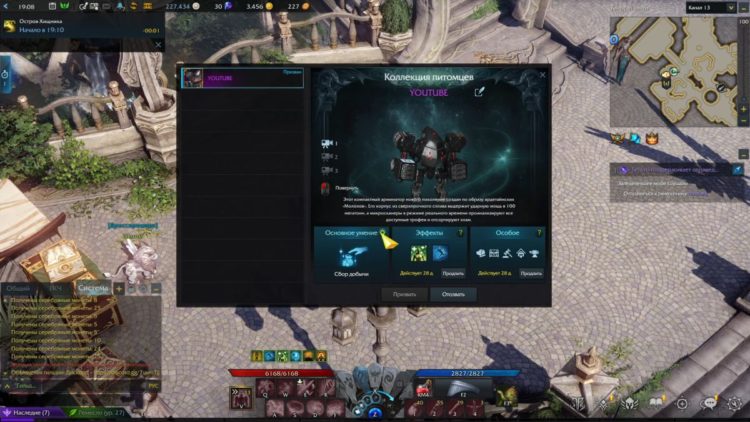Open the Наследие panel at bottom left
Screen dimensions: 750x422
click(x=32, y=411)
